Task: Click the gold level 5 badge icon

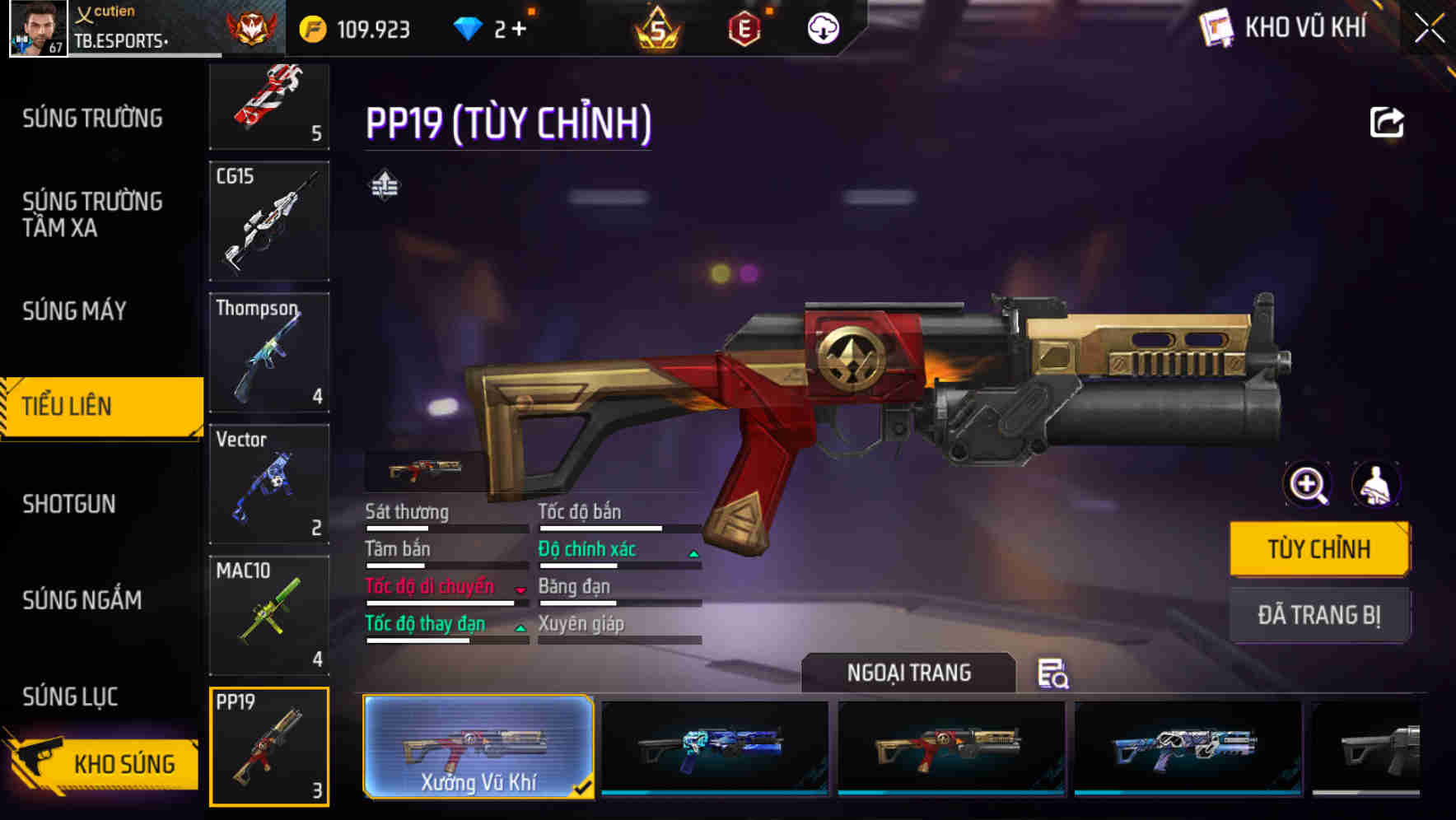Action: 657,27
